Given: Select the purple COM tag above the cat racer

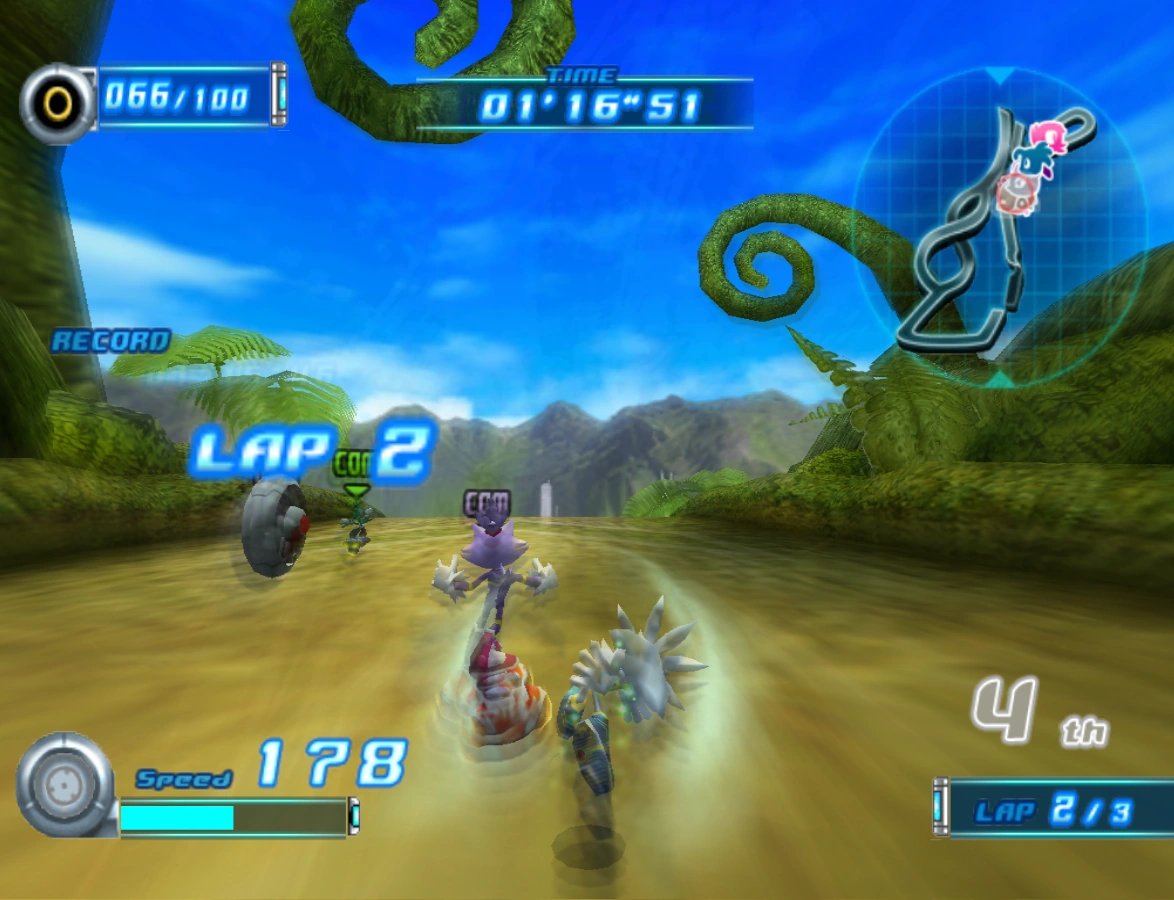Looking at the screenshot, I should point(487,503).
